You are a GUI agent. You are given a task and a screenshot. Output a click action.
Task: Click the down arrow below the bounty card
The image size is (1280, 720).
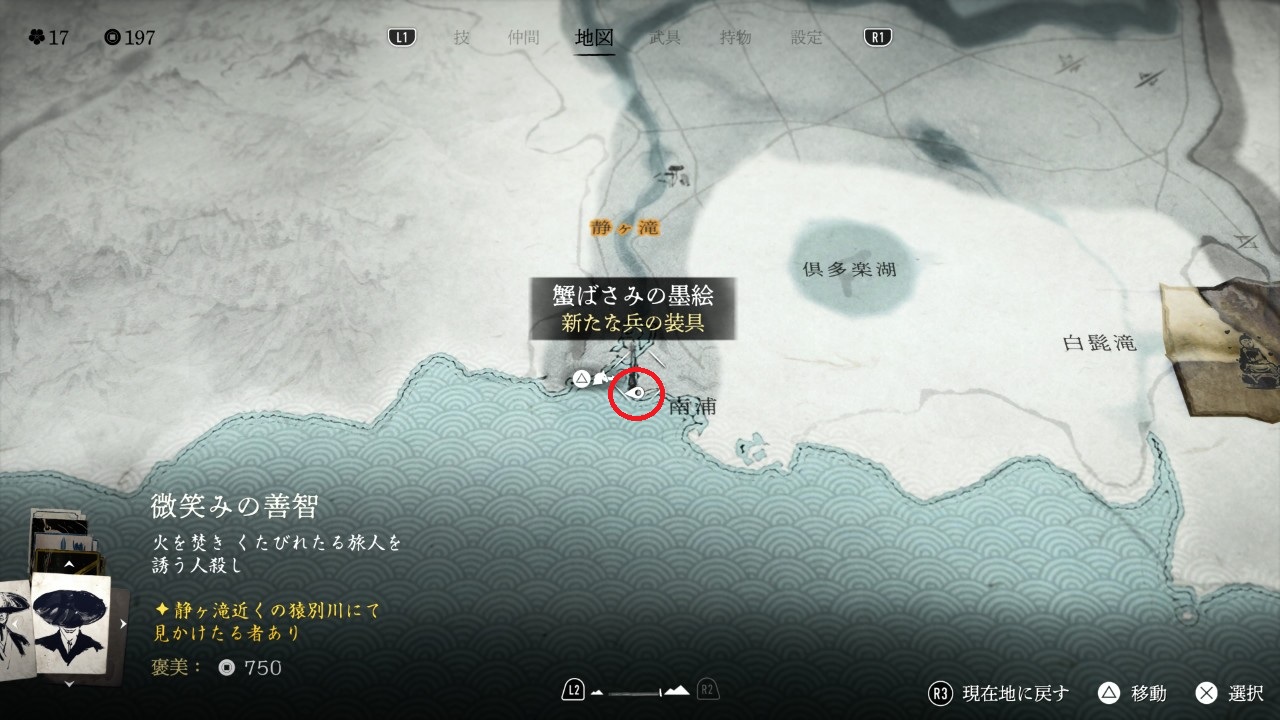70,684
